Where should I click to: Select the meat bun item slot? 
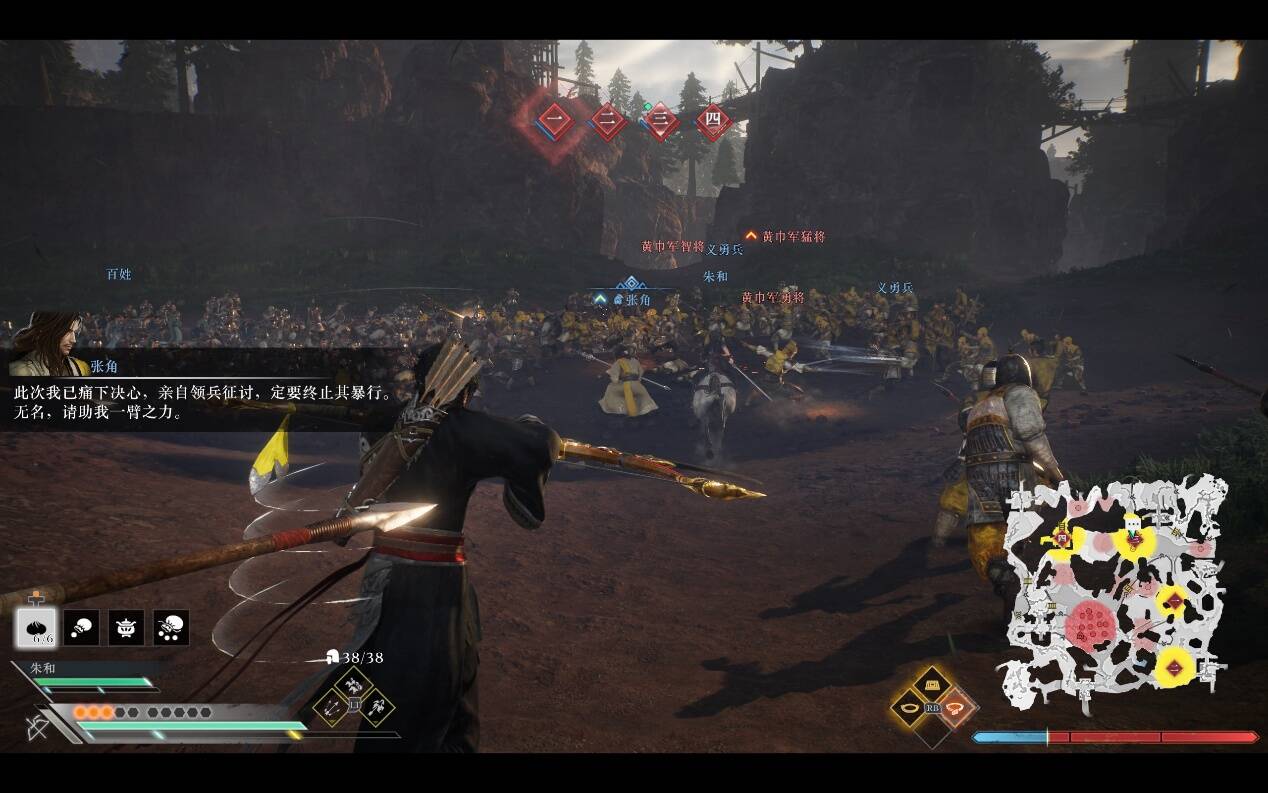coord(36,628)
